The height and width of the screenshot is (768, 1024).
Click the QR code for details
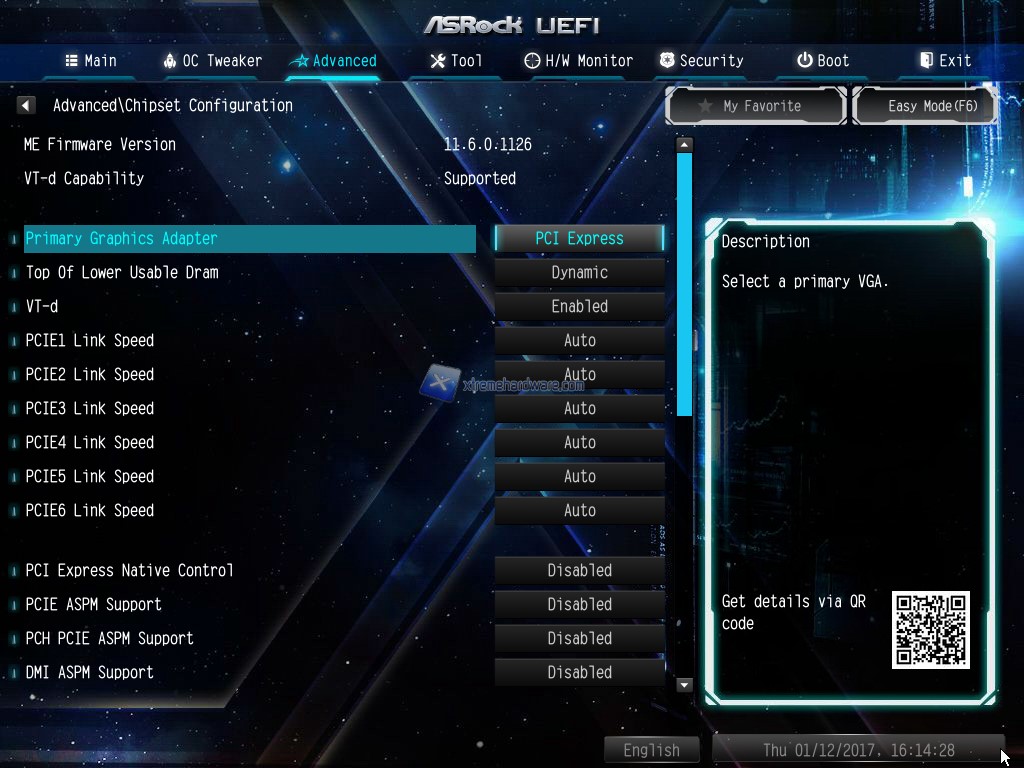coord(930,630)
